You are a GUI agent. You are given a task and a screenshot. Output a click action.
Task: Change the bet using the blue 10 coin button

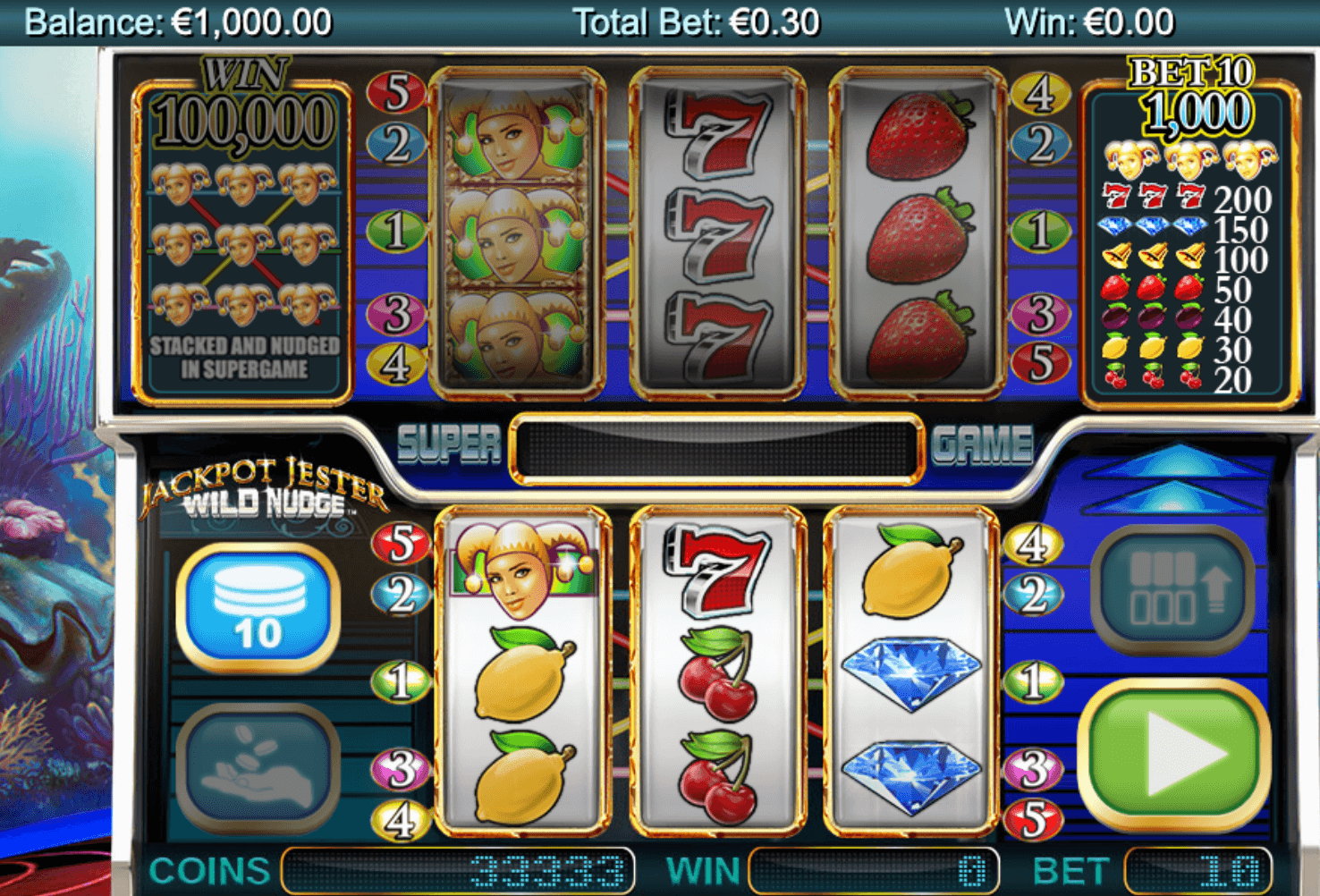point(258,609)
